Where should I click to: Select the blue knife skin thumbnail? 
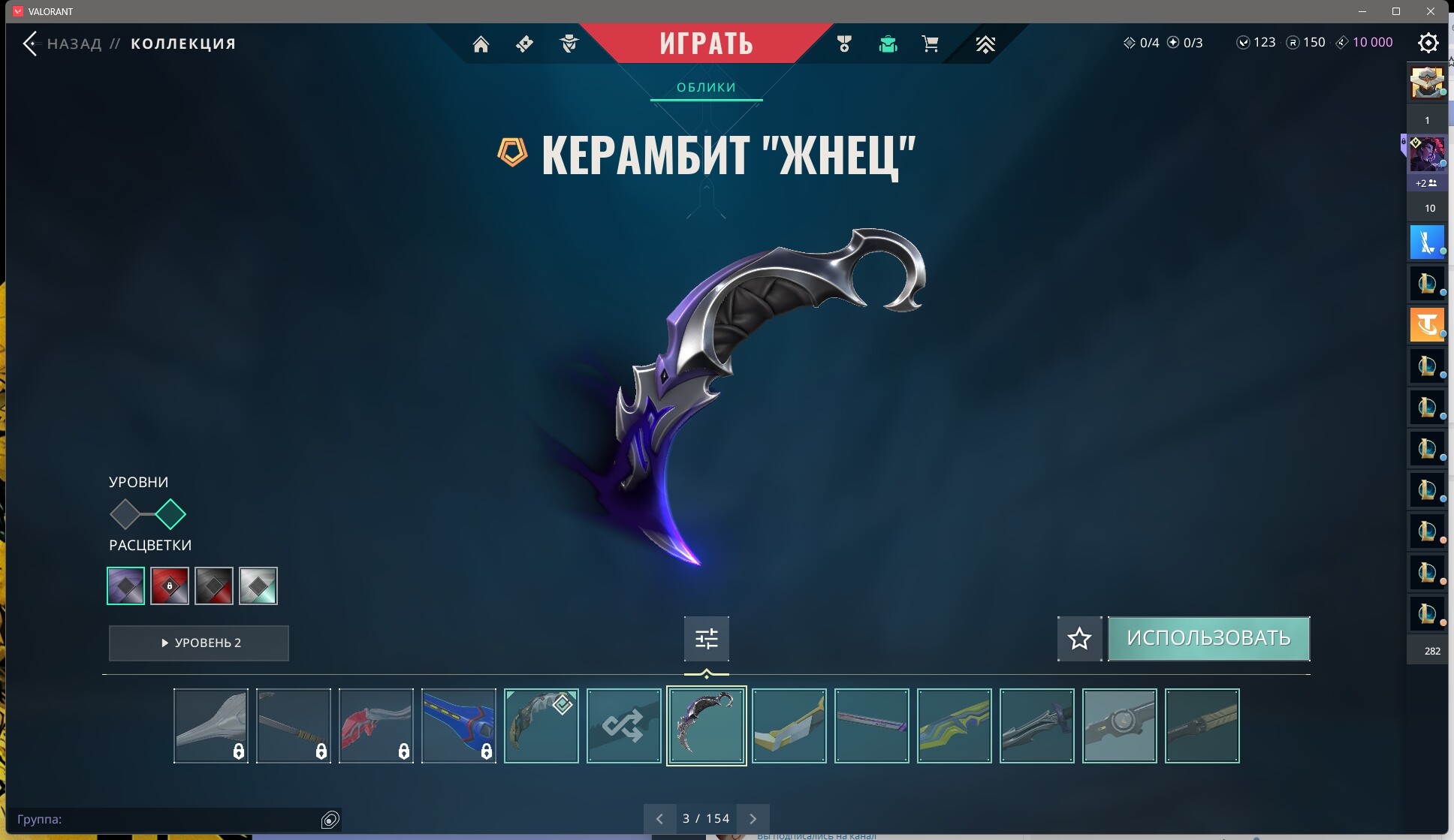[x=458, y=726]
